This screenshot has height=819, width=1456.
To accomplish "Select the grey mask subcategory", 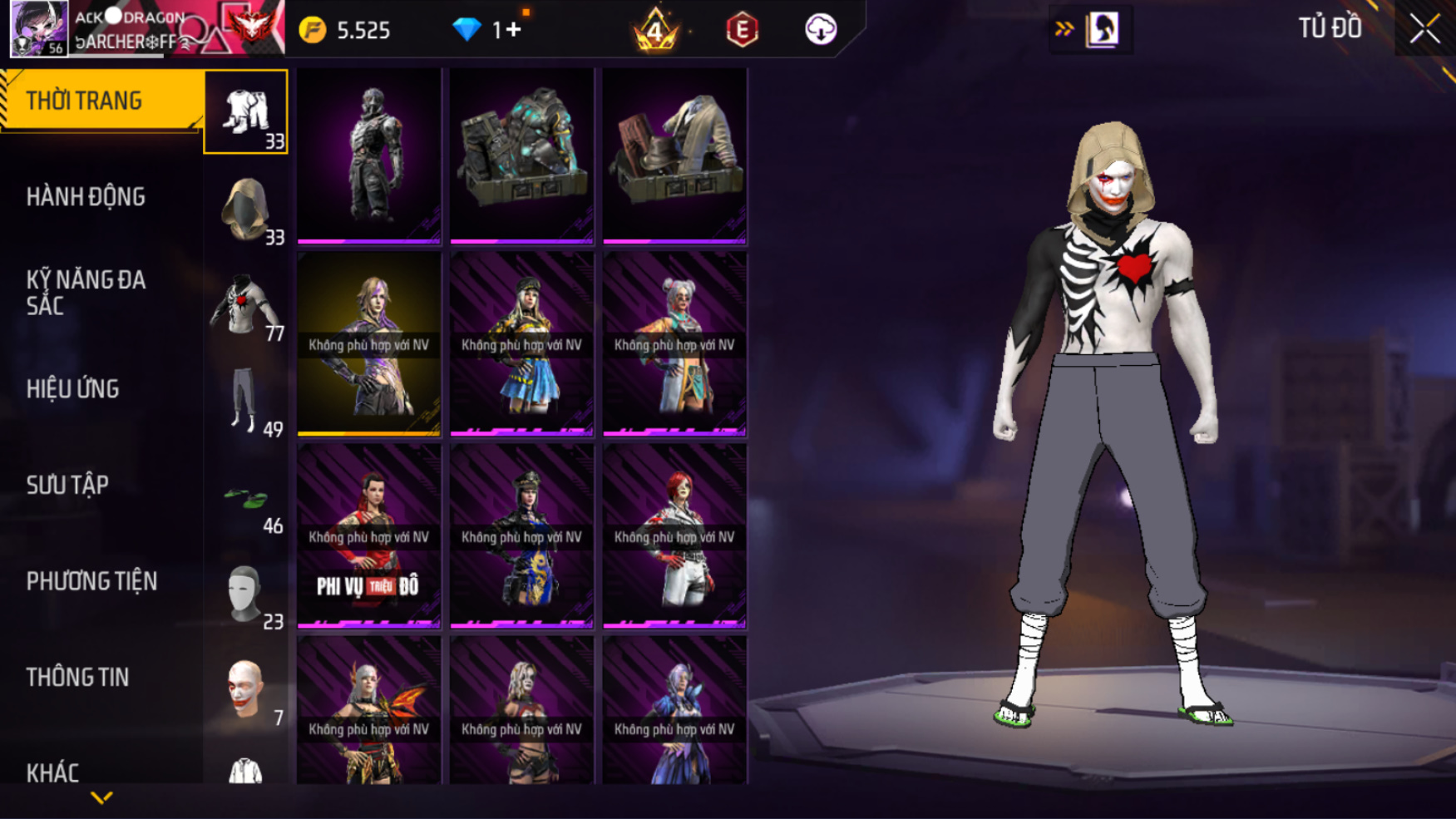I will [x=246, y=594].
